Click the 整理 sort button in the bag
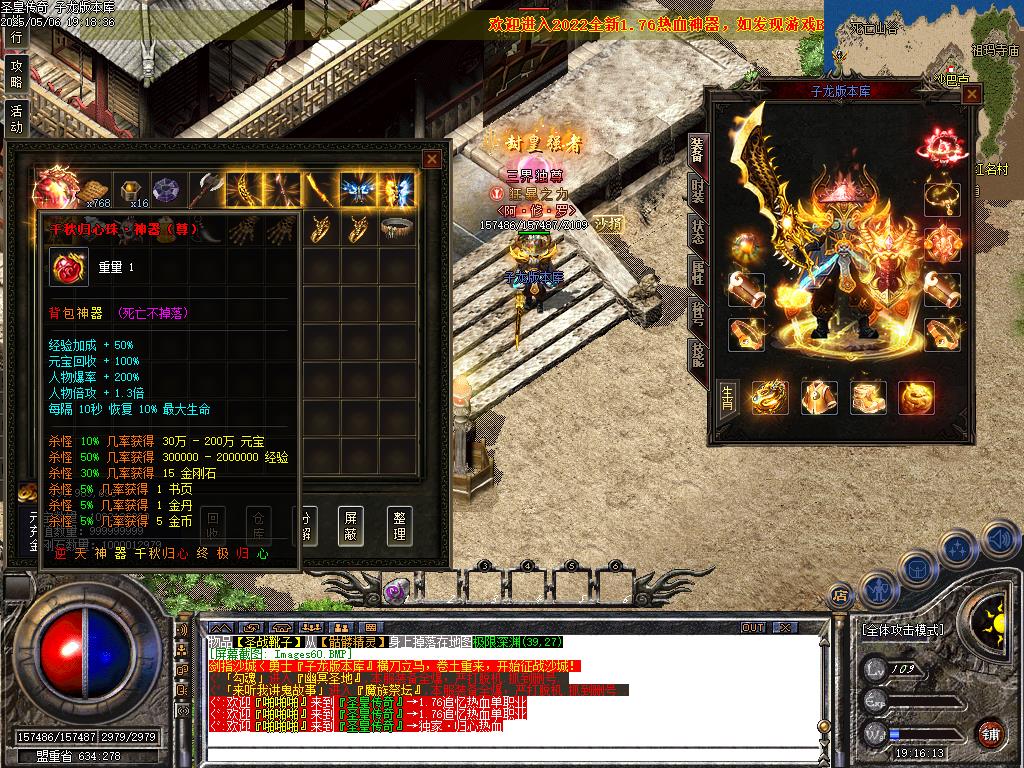Screen dimensions: 1024x768 [x=400, y=525]
